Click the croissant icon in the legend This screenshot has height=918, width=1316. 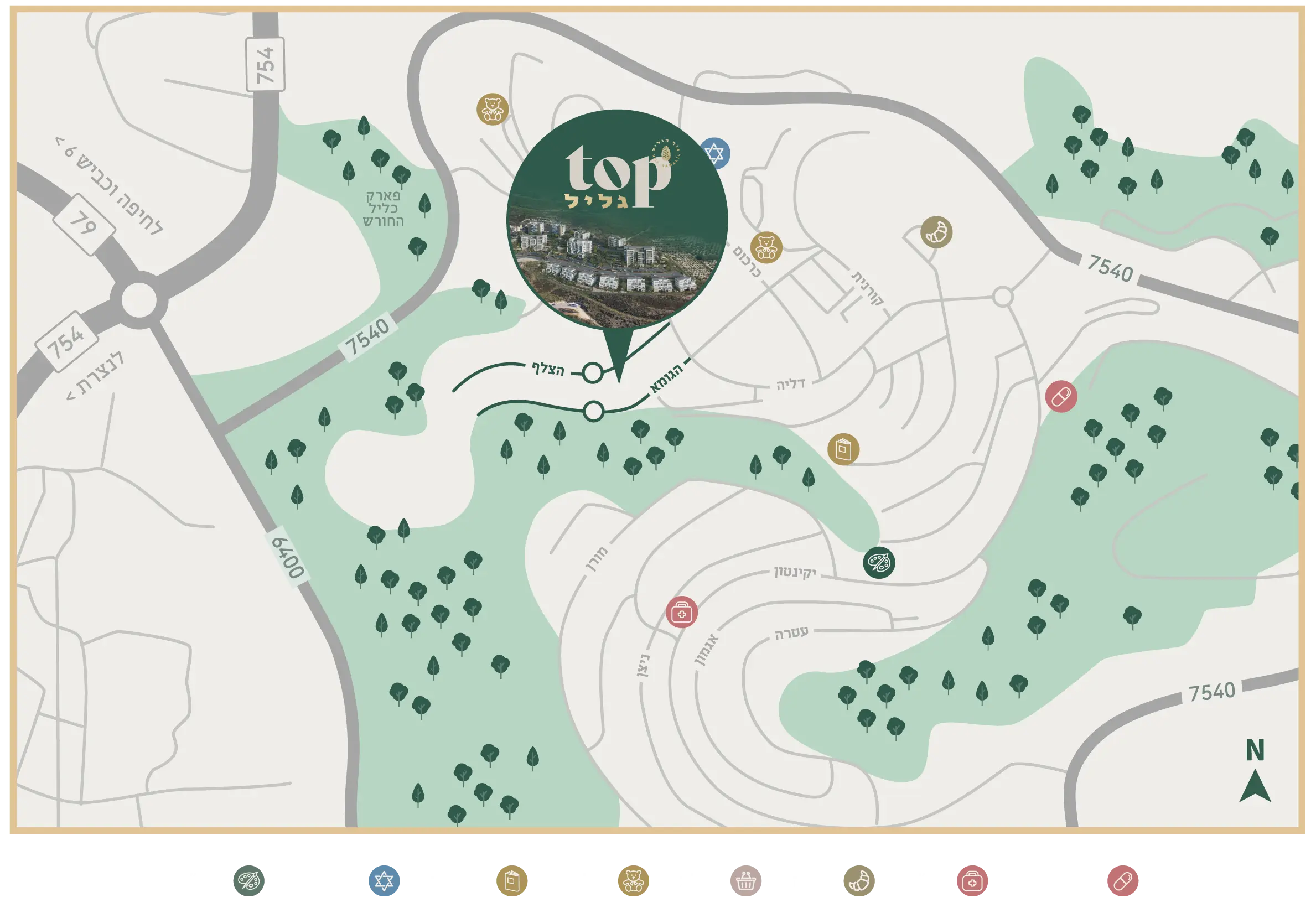[859, 881]
